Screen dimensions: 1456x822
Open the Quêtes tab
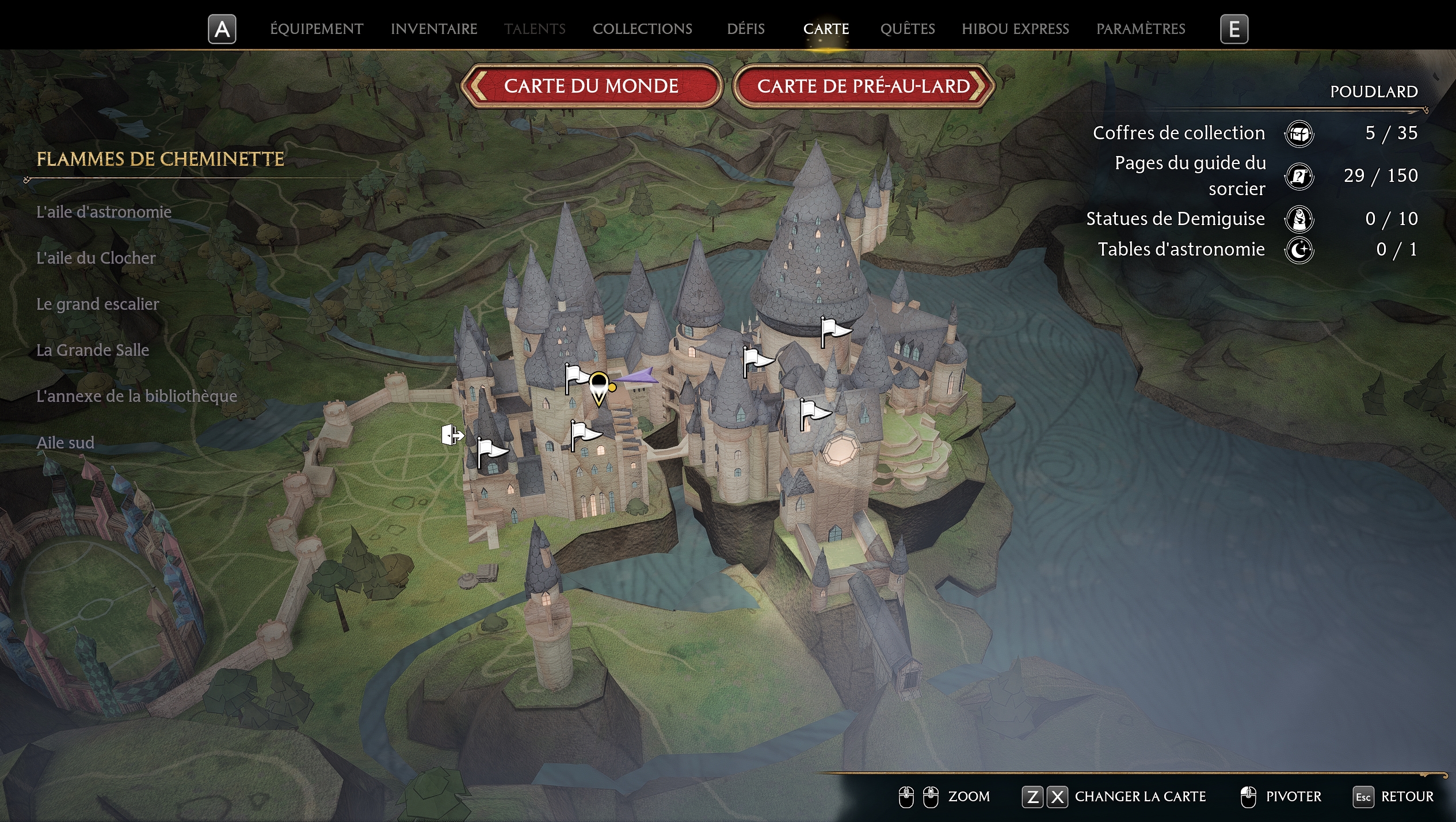click(x=907, y=29)
